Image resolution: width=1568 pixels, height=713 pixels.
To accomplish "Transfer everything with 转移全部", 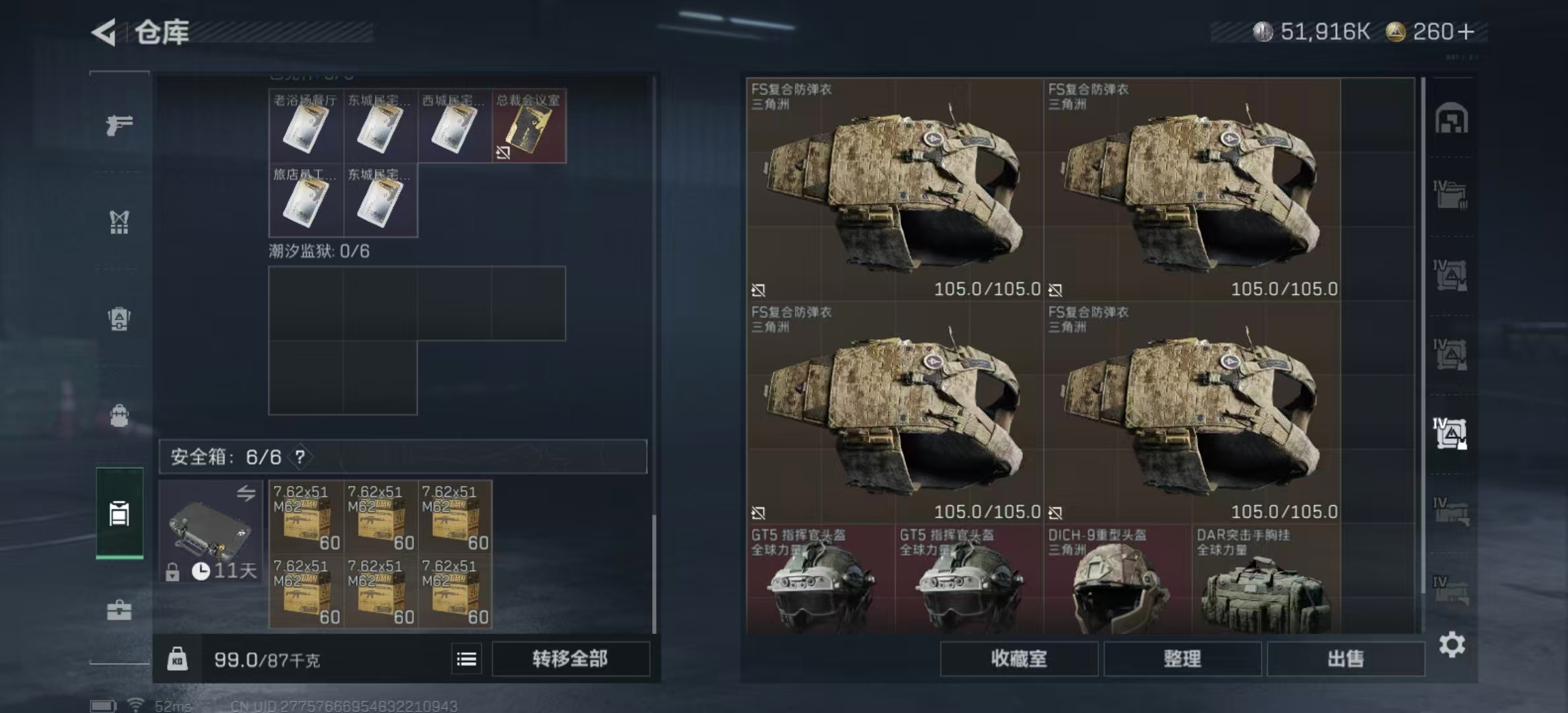I will point(570,658).
